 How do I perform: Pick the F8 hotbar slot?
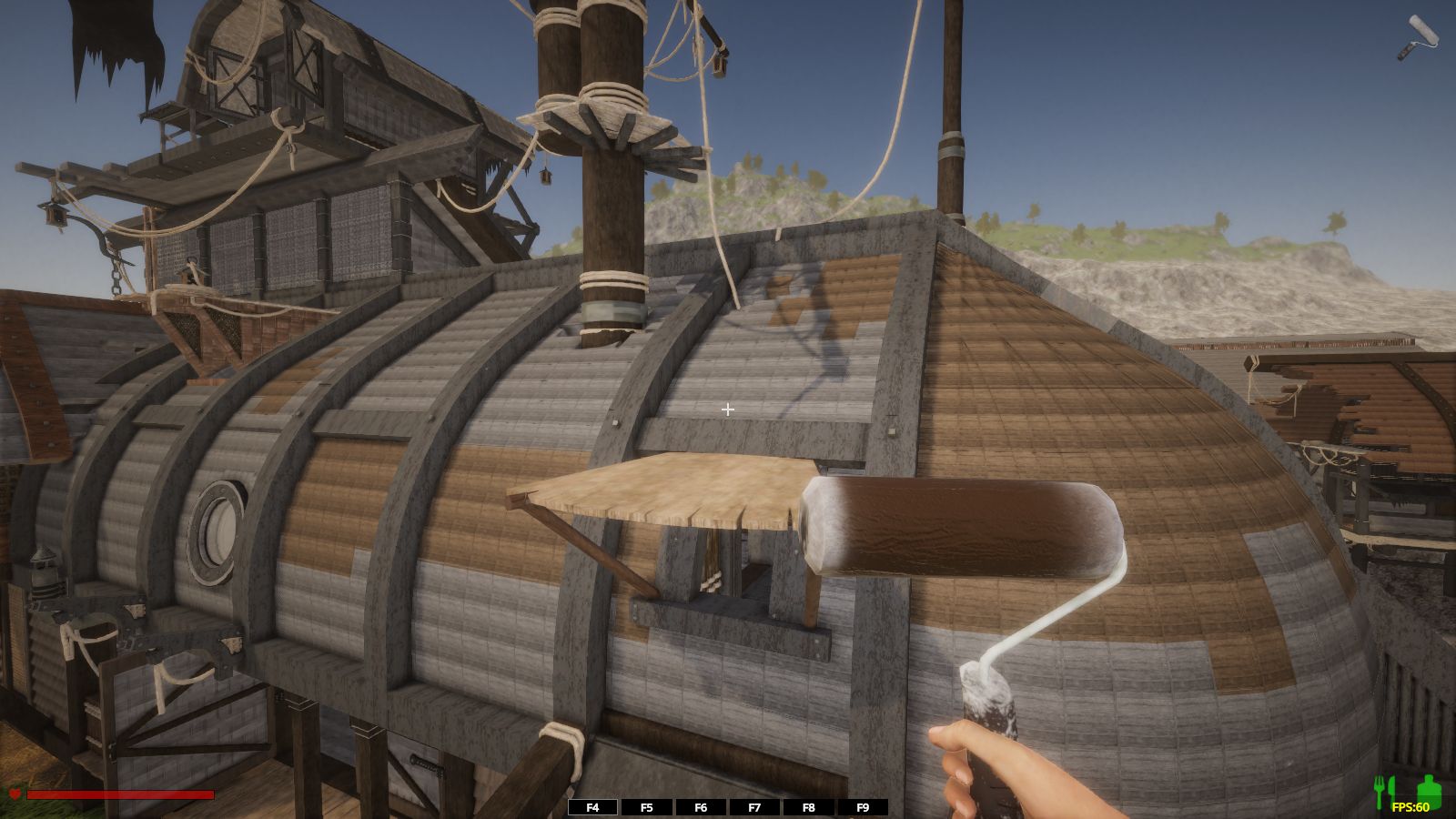coord(808,807)
